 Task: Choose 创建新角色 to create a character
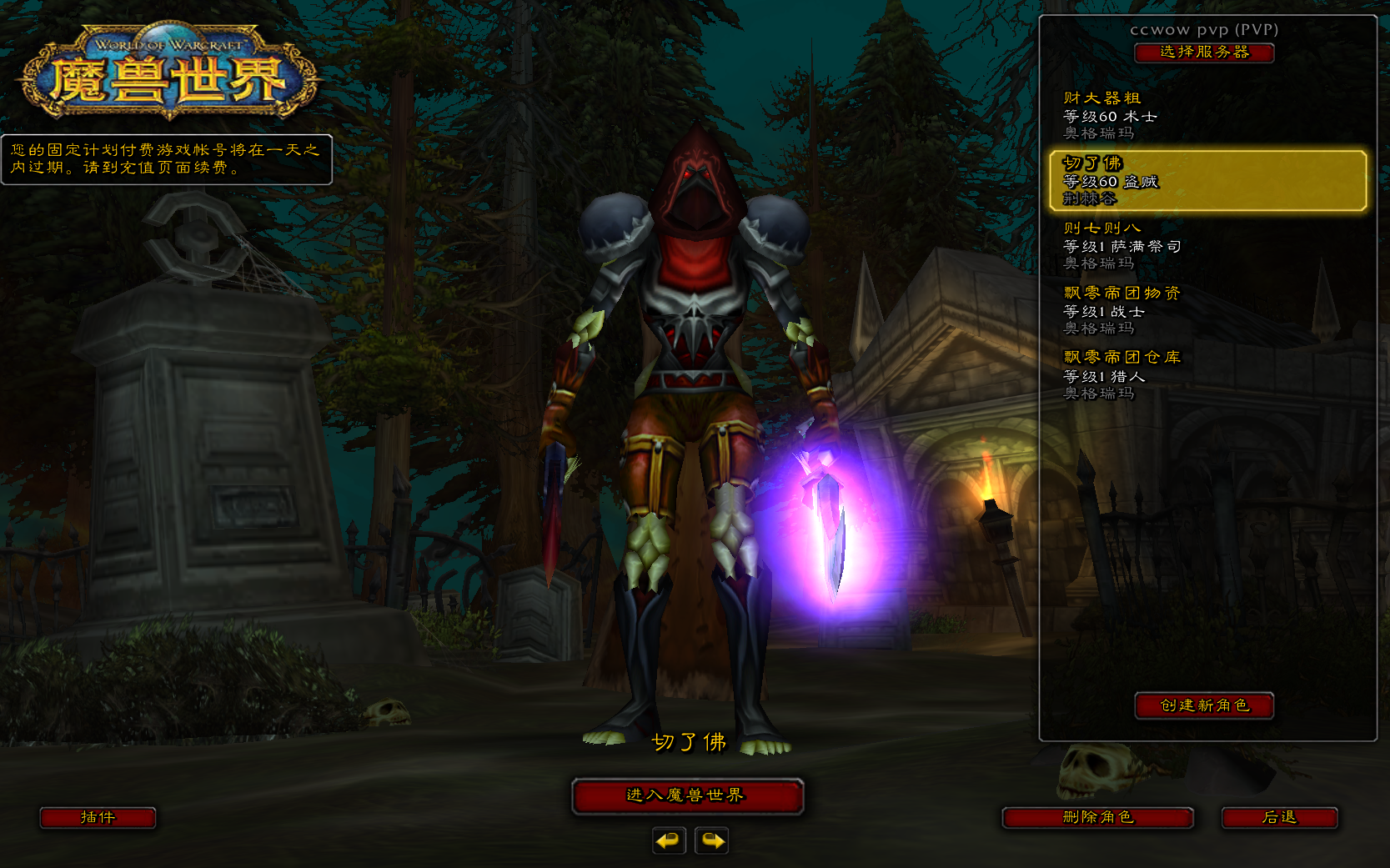click(x=1204, y=705)
